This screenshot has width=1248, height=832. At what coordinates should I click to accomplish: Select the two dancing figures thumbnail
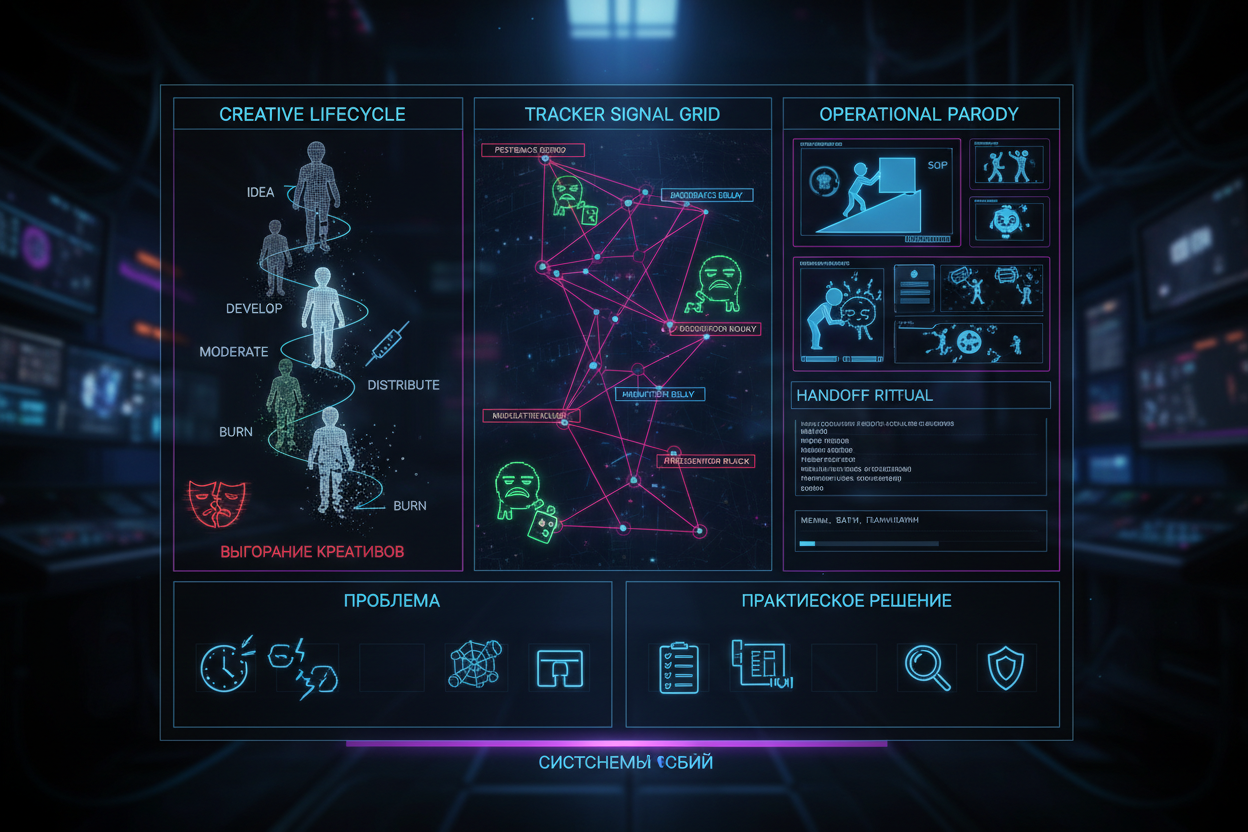click(x=1009, y=164)
